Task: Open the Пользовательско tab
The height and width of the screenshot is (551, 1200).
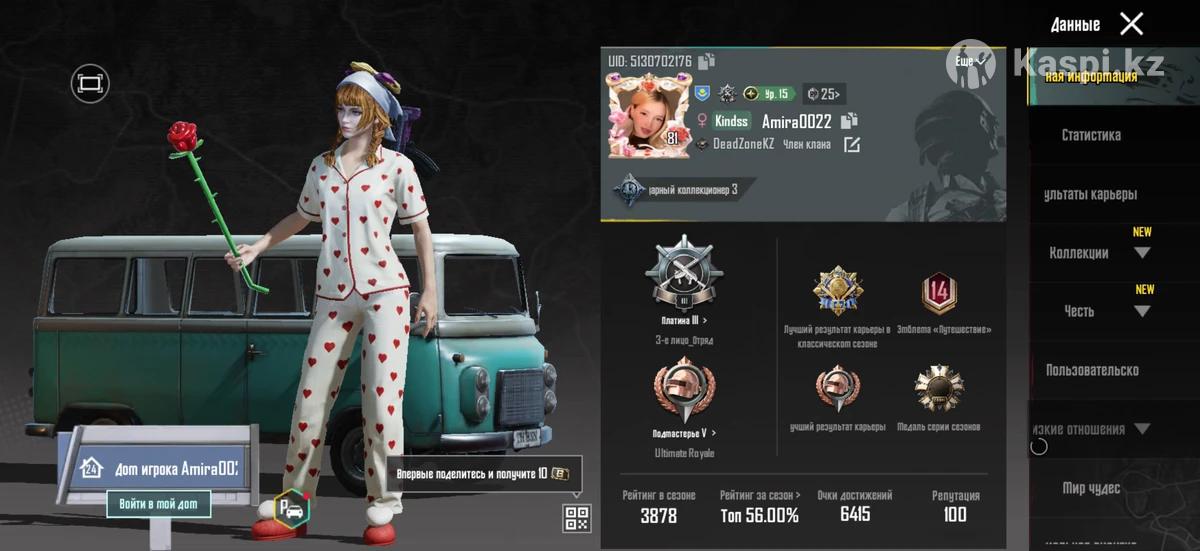Action: click(1091, 370)
